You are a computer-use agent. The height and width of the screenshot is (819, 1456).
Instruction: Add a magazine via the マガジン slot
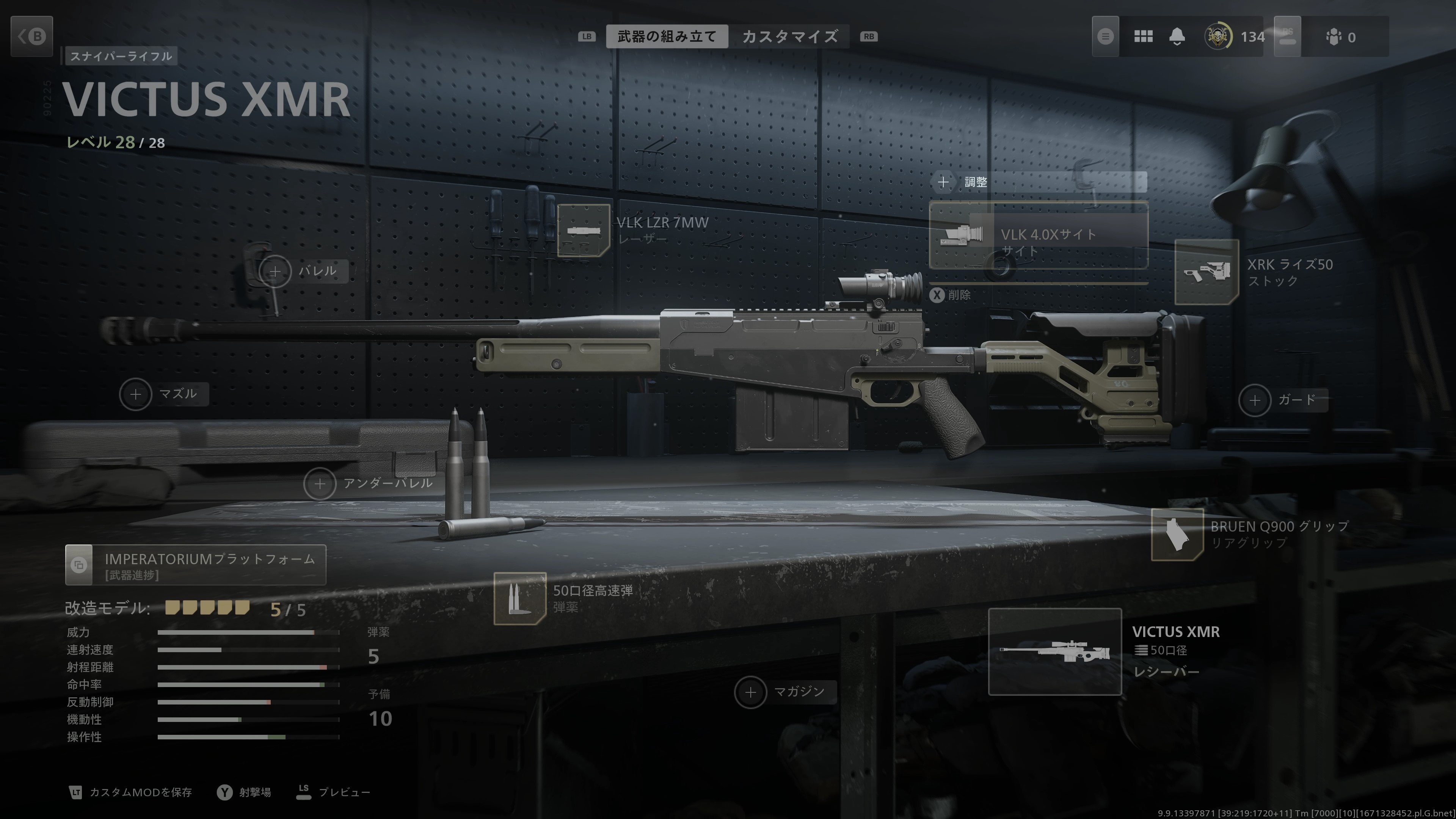click(x=751, y=692)
